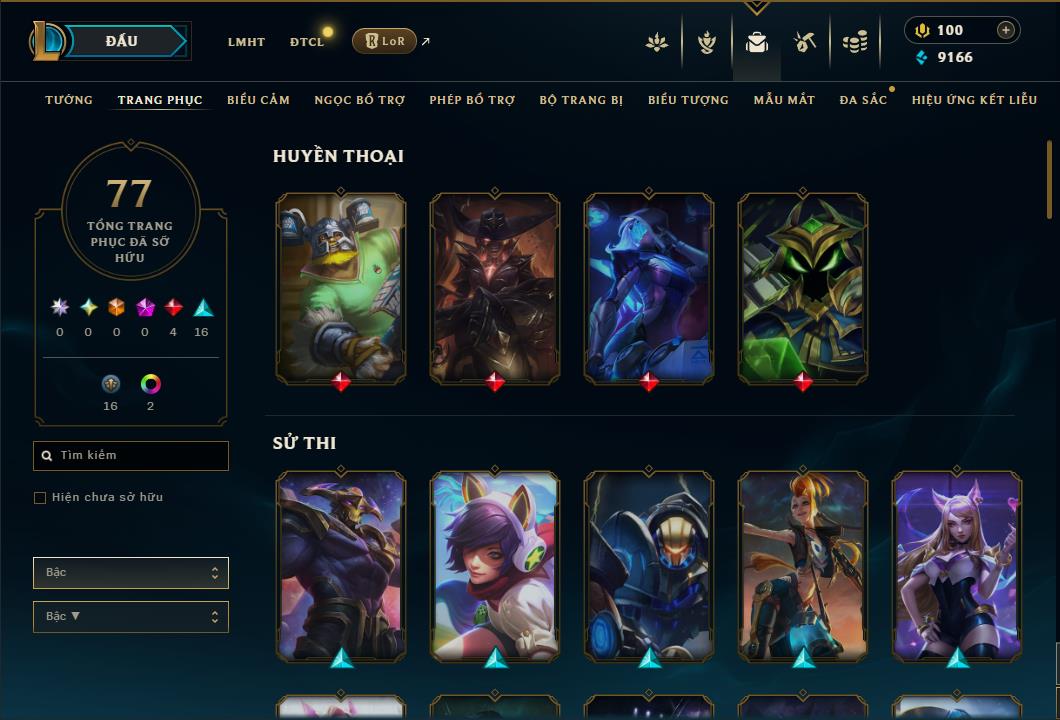Viewport: 1060px width, 720px height.
Task: Switch to the MẪU MẮT wards tab
Action: coord(784,100)
